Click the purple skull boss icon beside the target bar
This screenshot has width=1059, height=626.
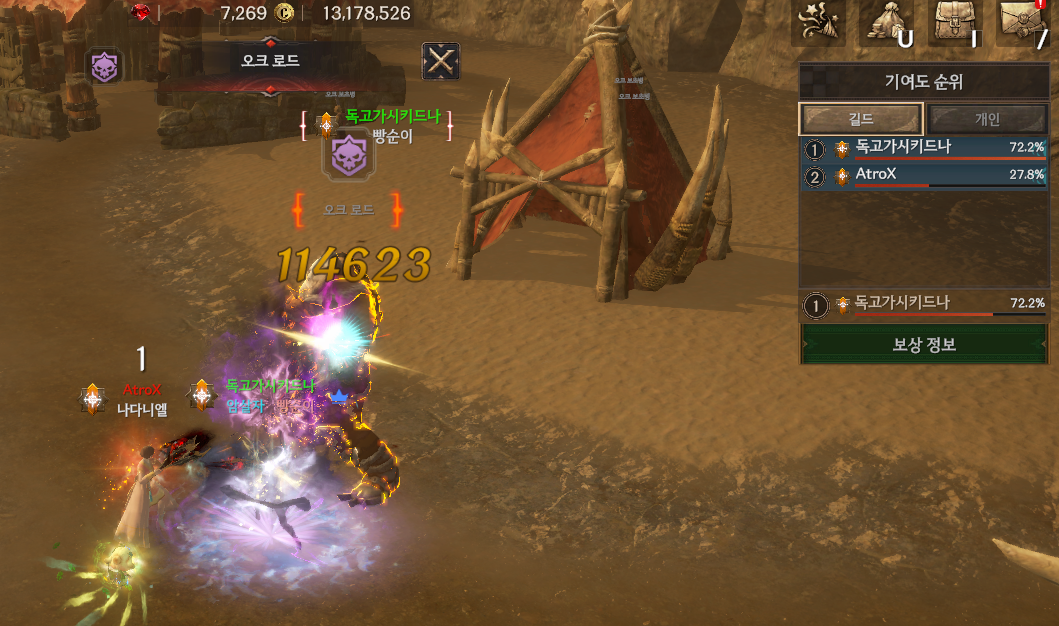[x=104, y=67]
